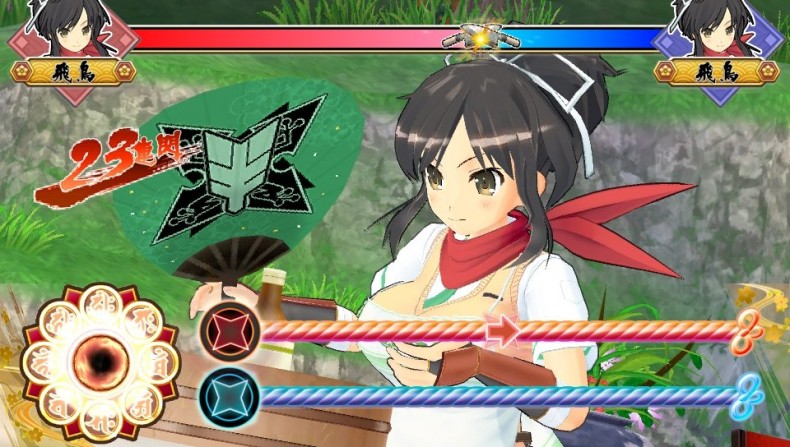Hit the red arrow note on the lane
790x447 pixels.
pos(505,331)
